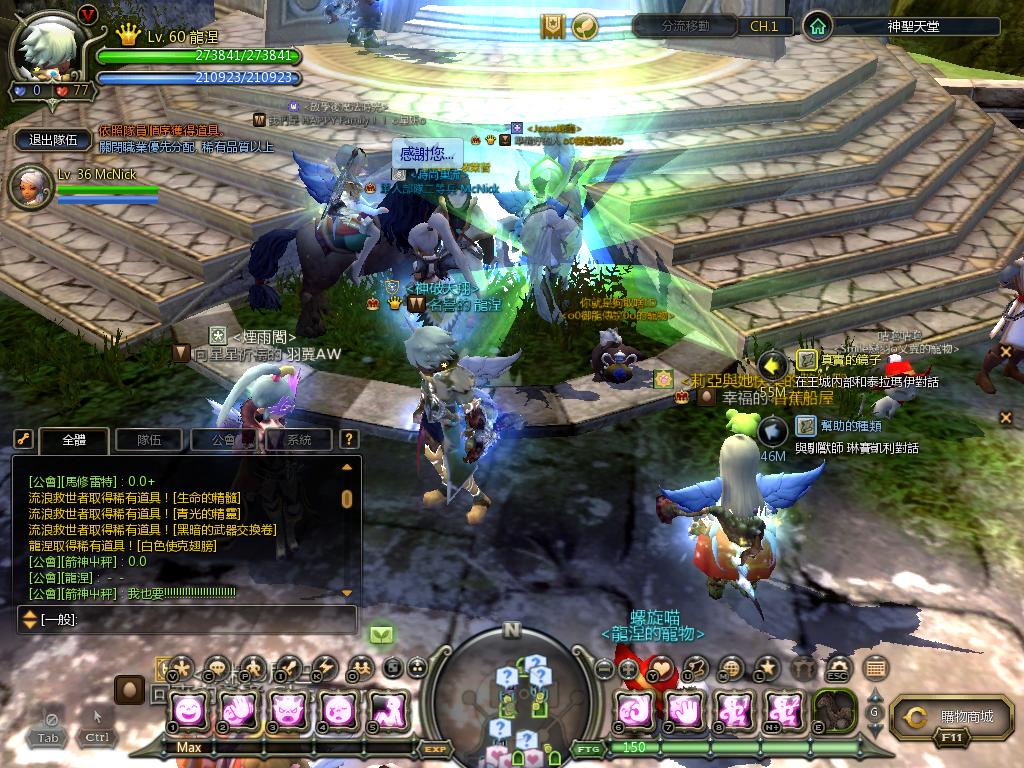This screenshot has height=768, width=1024.
Task: Click the green house icon beside 神聖天堂
Action: 818,27
